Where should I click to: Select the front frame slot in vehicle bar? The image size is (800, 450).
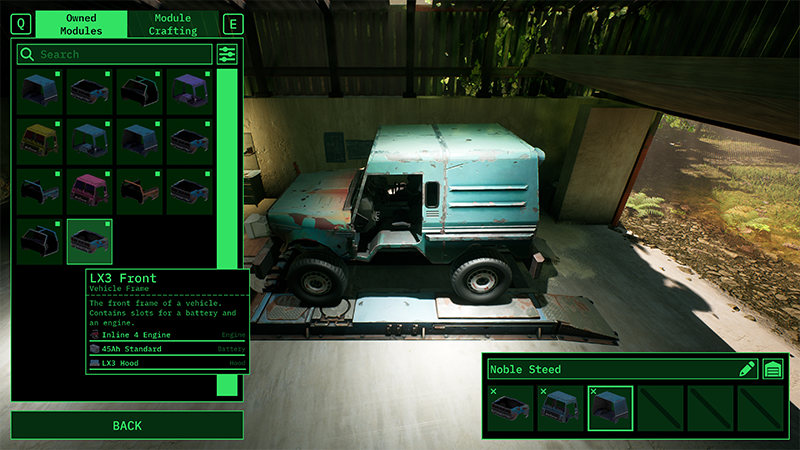[x=510, y=408]
